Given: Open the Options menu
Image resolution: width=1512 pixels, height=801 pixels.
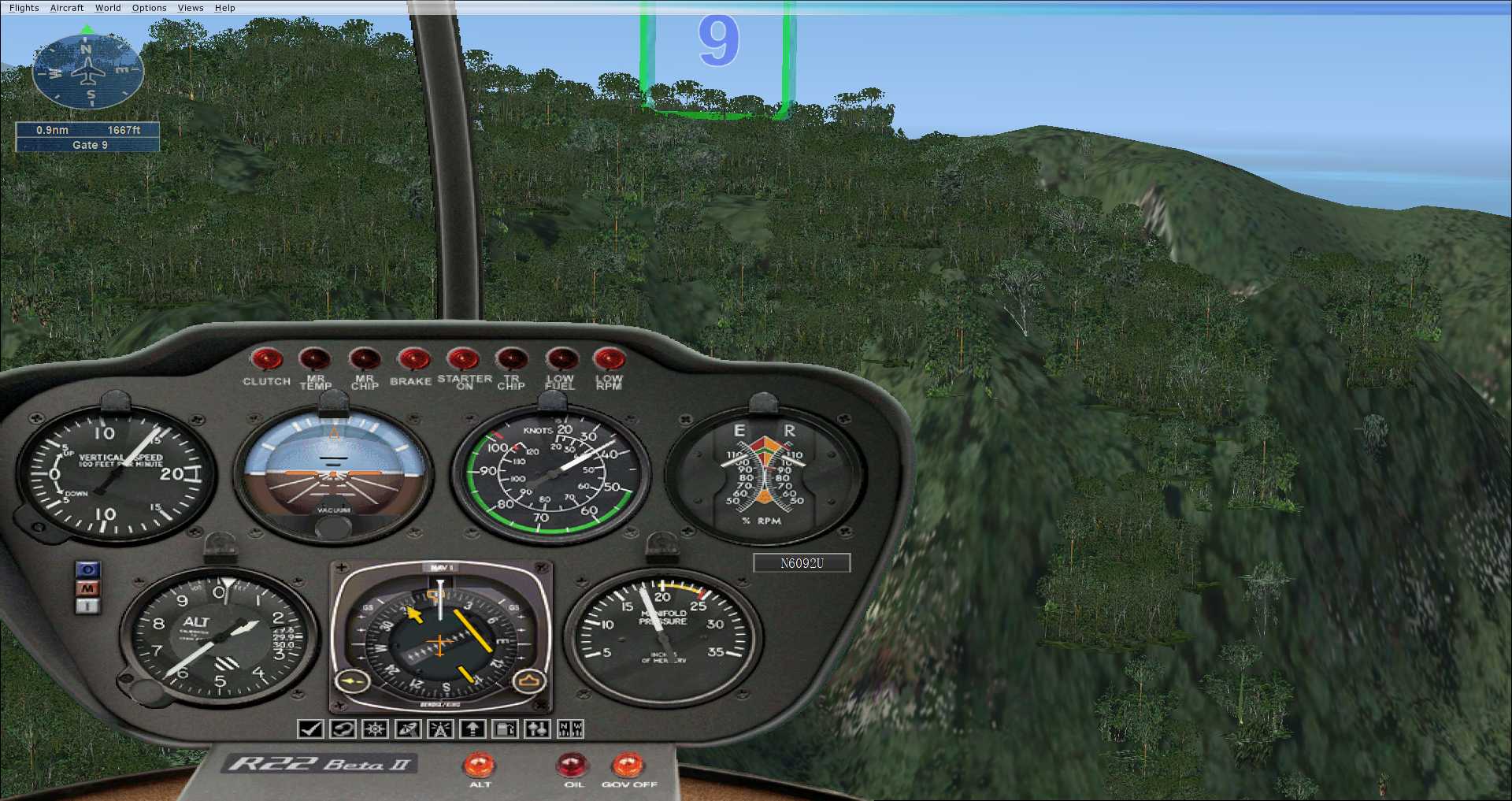Looking at the screenshot, I should pyautogui.click(x=149, y=8).
